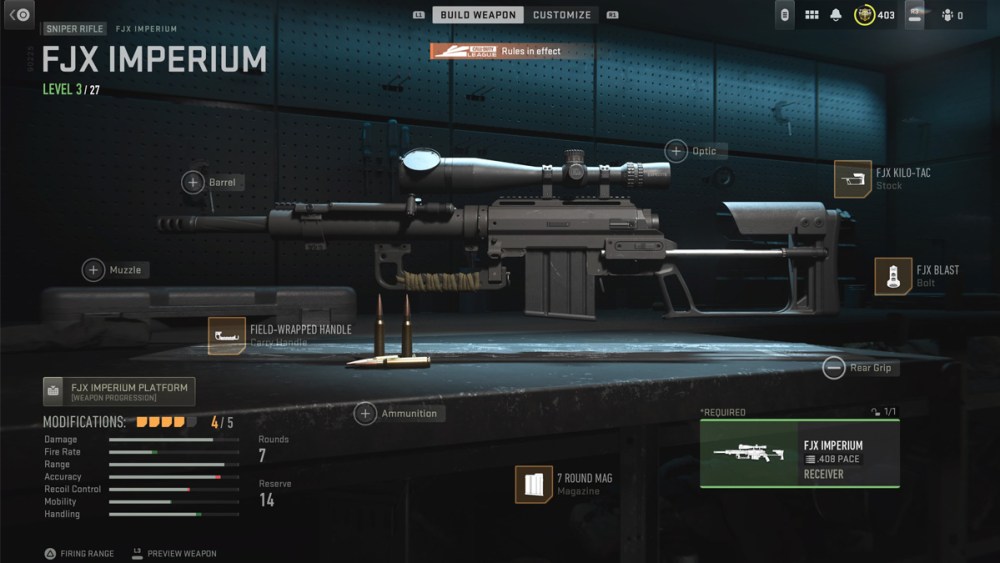View FJX Imperium Platform weapon progression
1000x563 pixels.
[x=119, y=391]
